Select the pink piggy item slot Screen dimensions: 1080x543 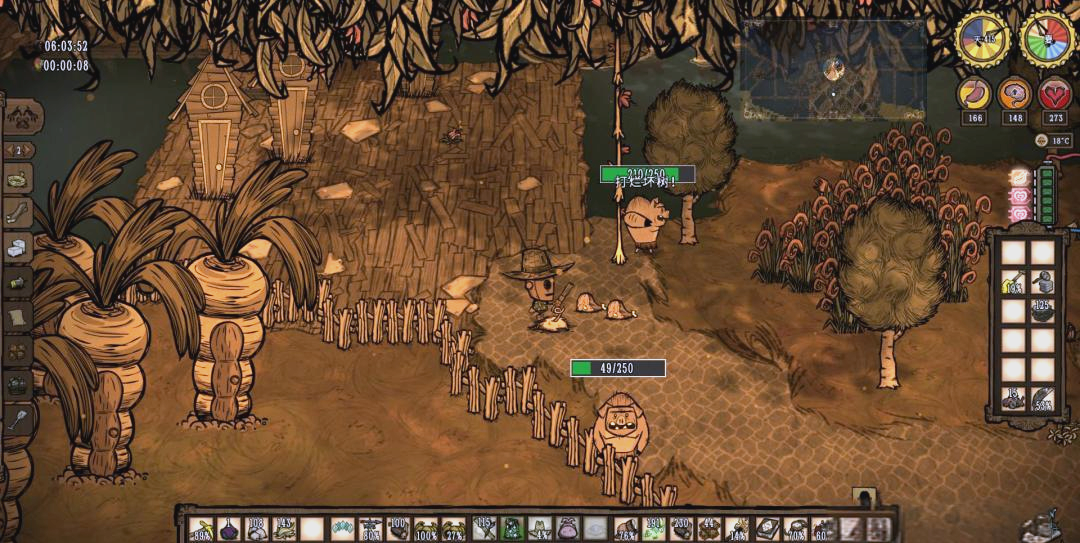569,527
